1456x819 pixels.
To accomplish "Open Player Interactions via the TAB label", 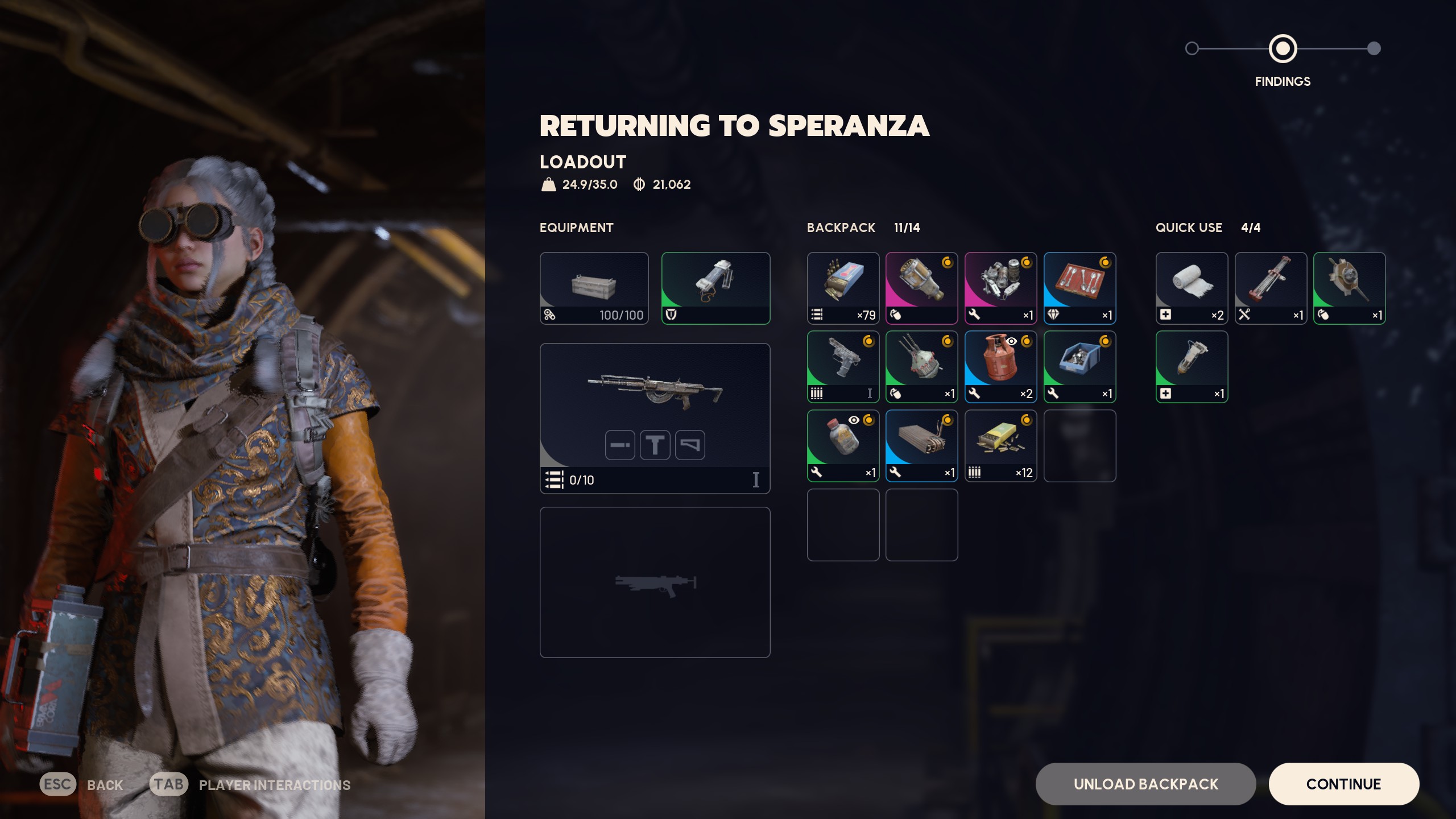I will point(169,784).
